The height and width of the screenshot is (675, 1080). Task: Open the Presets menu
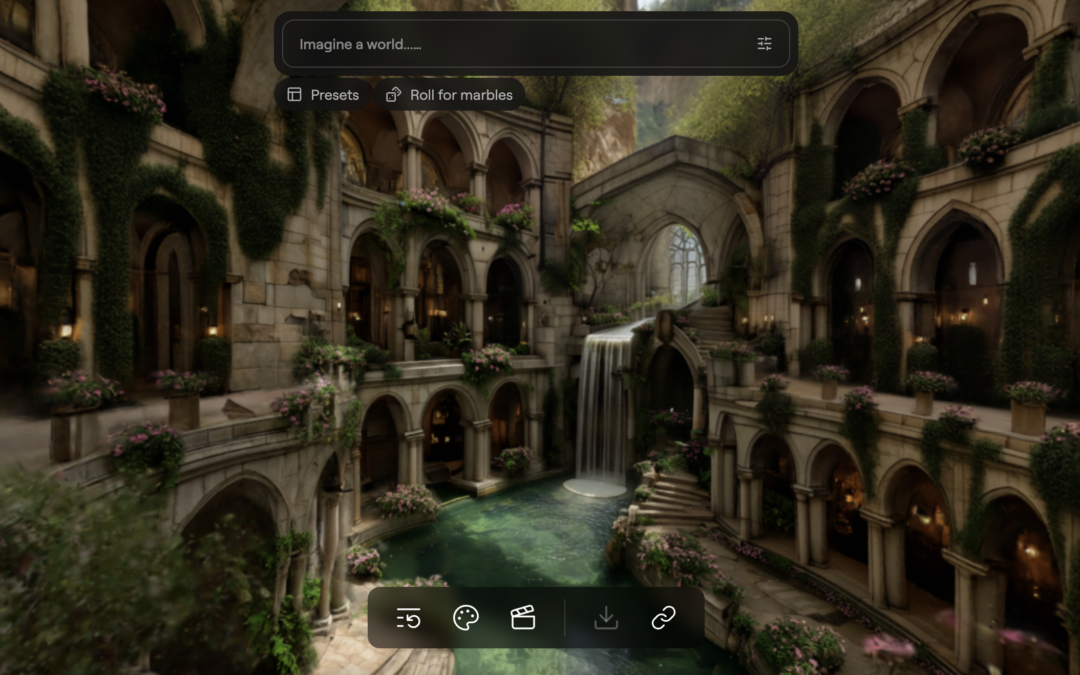pos(323,95)
